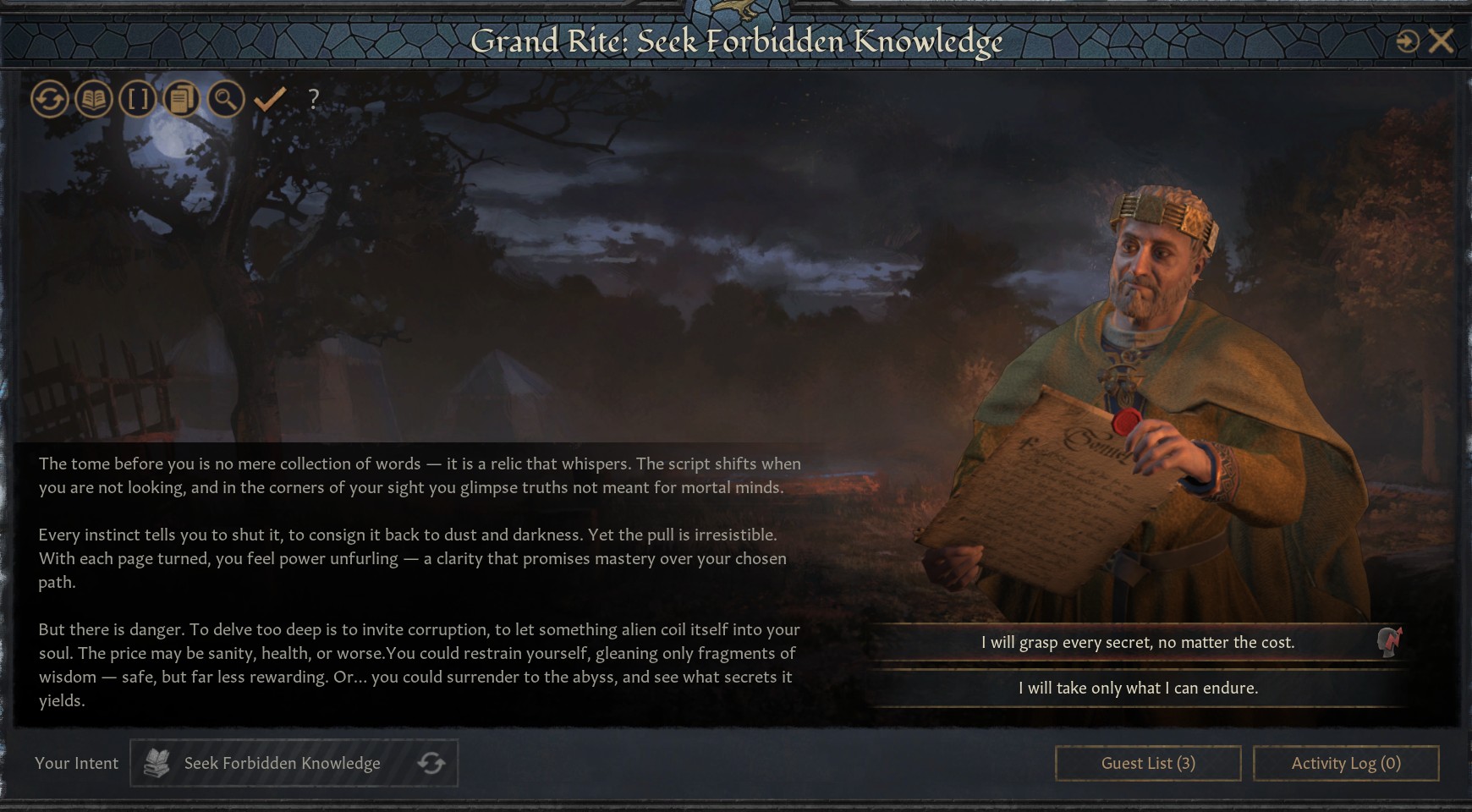
Task: Open the open-book debug icon
Action: click(x=93, y=100)
